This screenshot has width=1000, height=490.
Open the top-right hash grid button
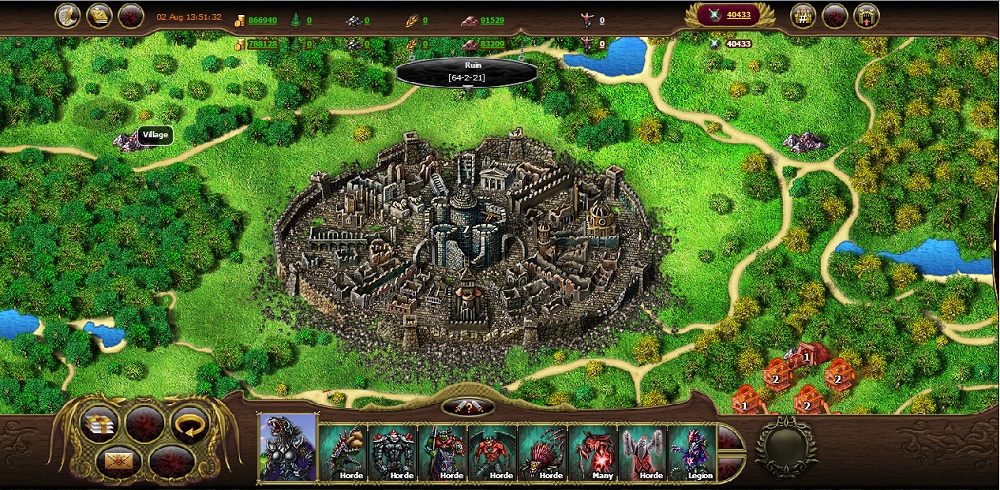[802, 15]
